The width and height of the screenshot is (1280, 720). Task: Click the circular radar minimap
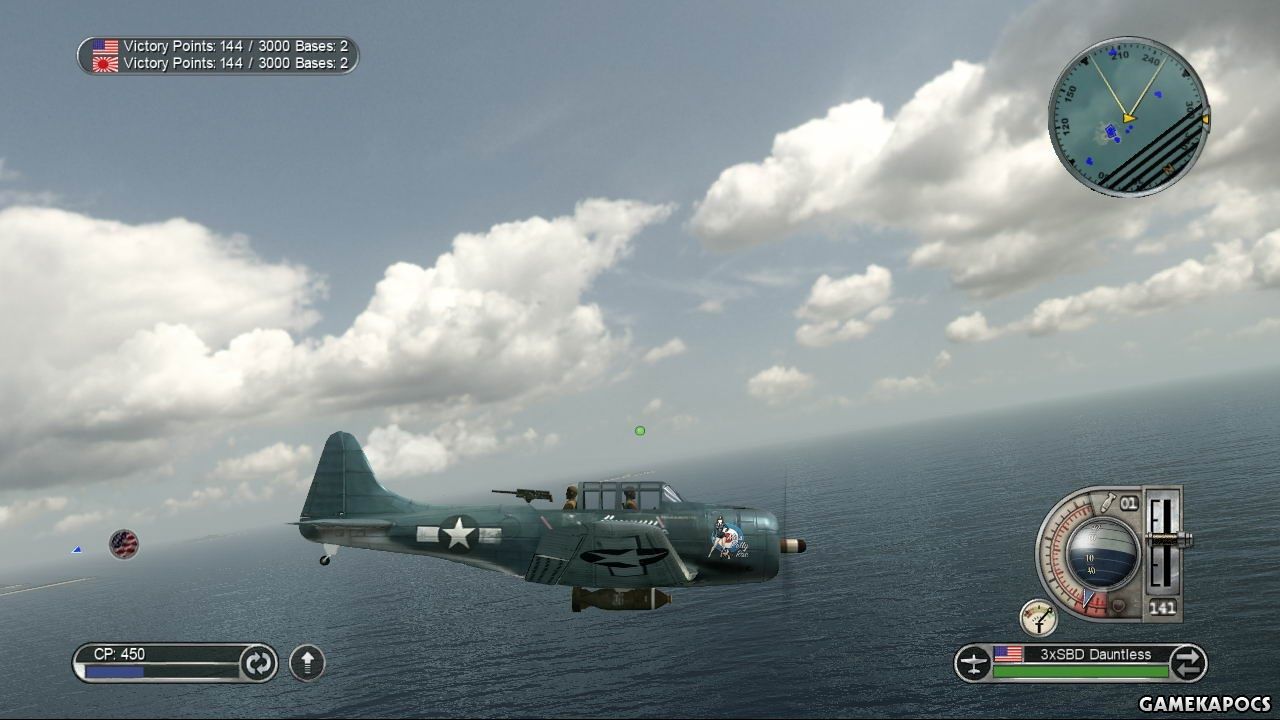tap(1127, 117)
